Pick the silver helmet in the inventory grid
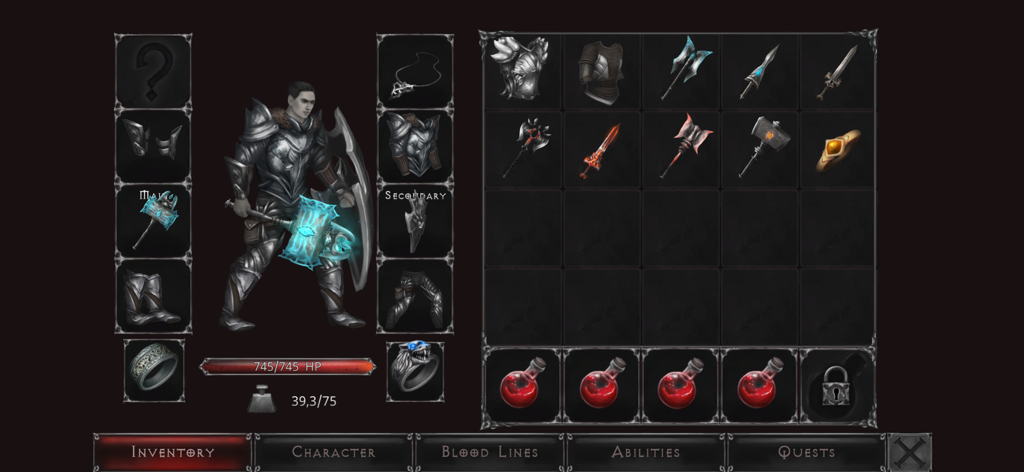The width and height of the screenshot is (1024, 472). pos(521,70)
